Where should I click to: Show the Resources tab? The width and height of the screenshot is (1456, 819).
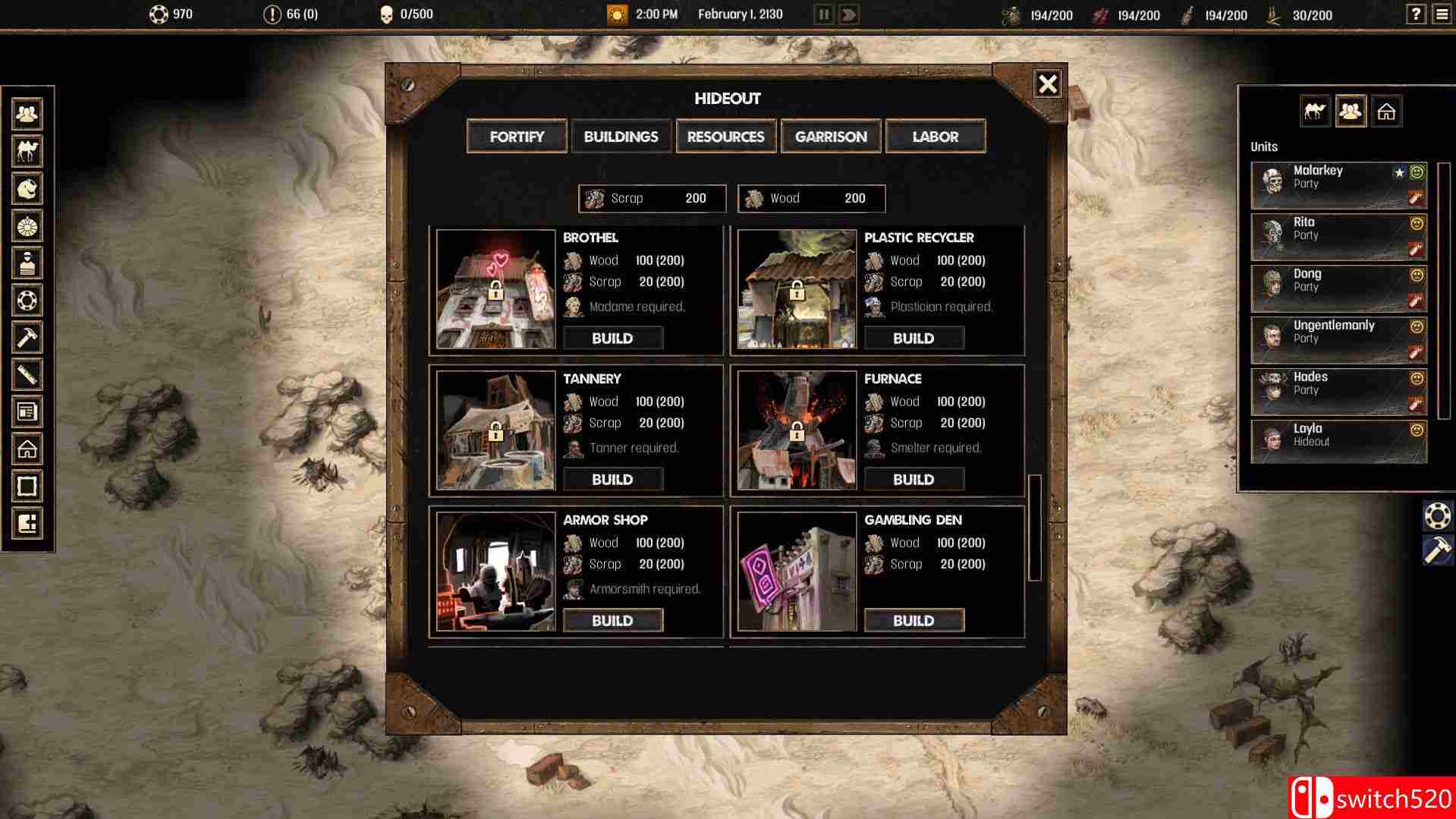[x=725, y=137]
